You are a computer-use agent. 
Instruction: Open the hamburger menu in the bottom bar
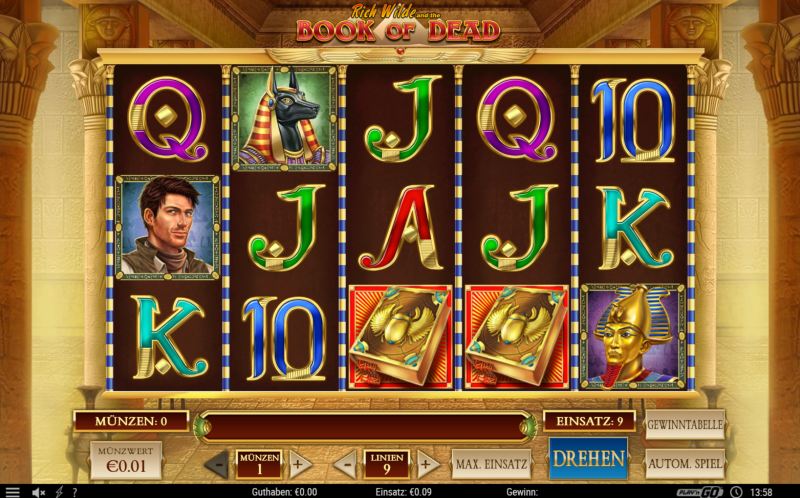13,491
